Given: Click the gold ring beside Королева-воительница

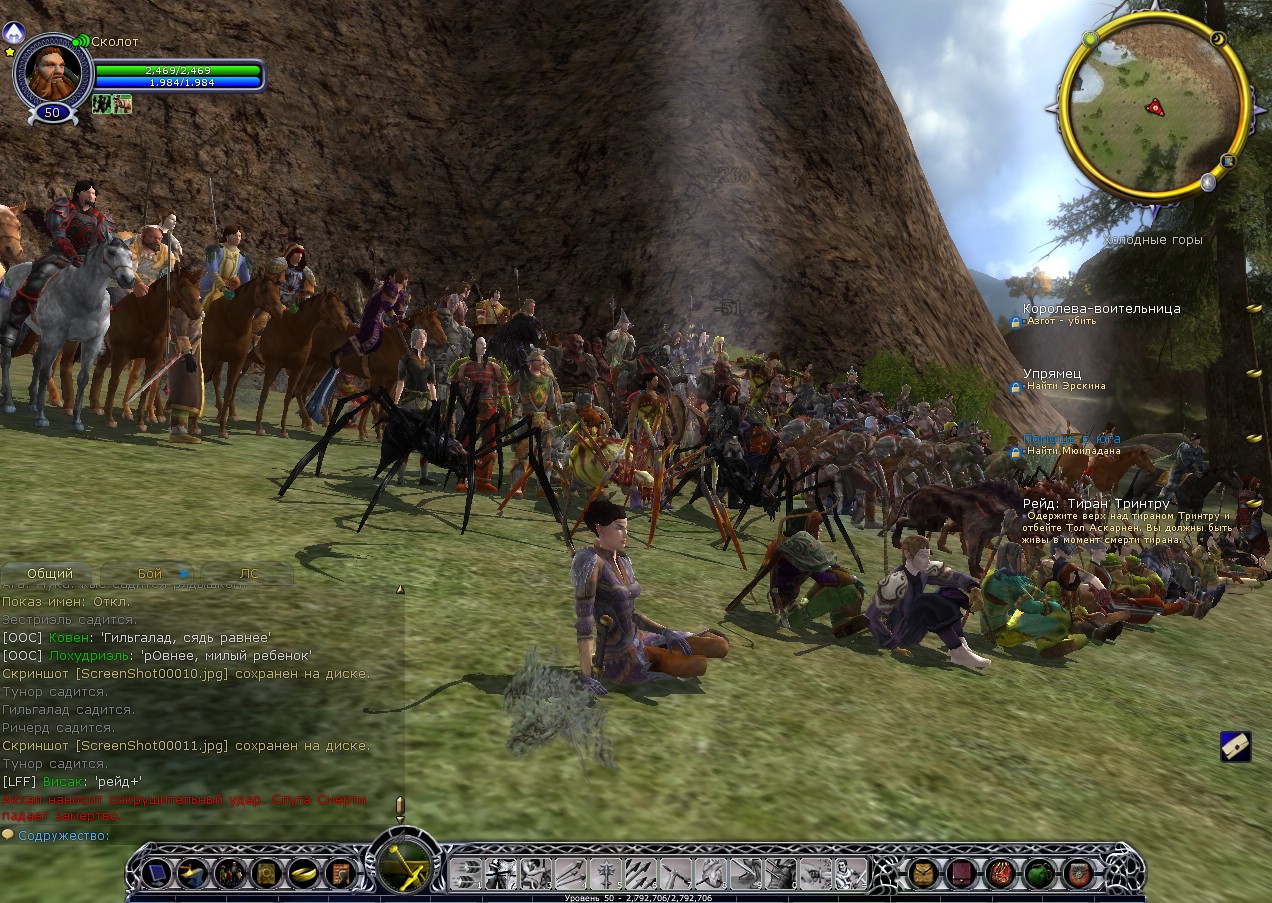Looking at the screenshot, I should coord(1253,309).
